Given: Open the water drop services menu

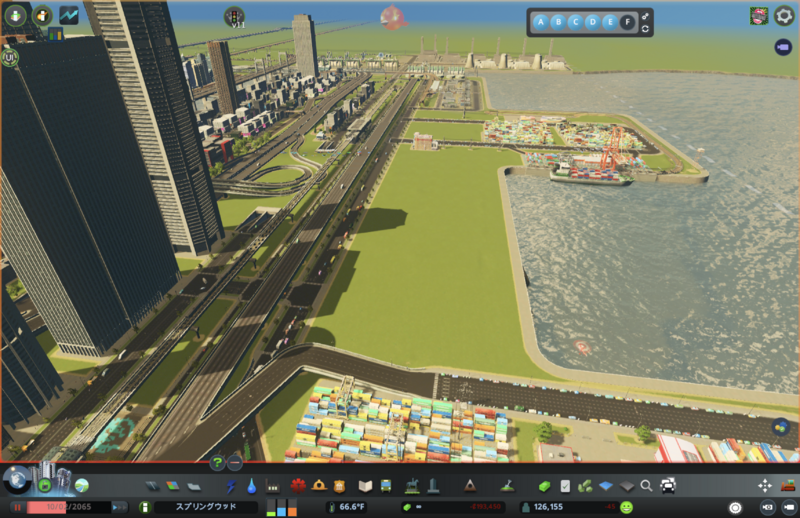Looking at the screenshot, I should (253, 486).
